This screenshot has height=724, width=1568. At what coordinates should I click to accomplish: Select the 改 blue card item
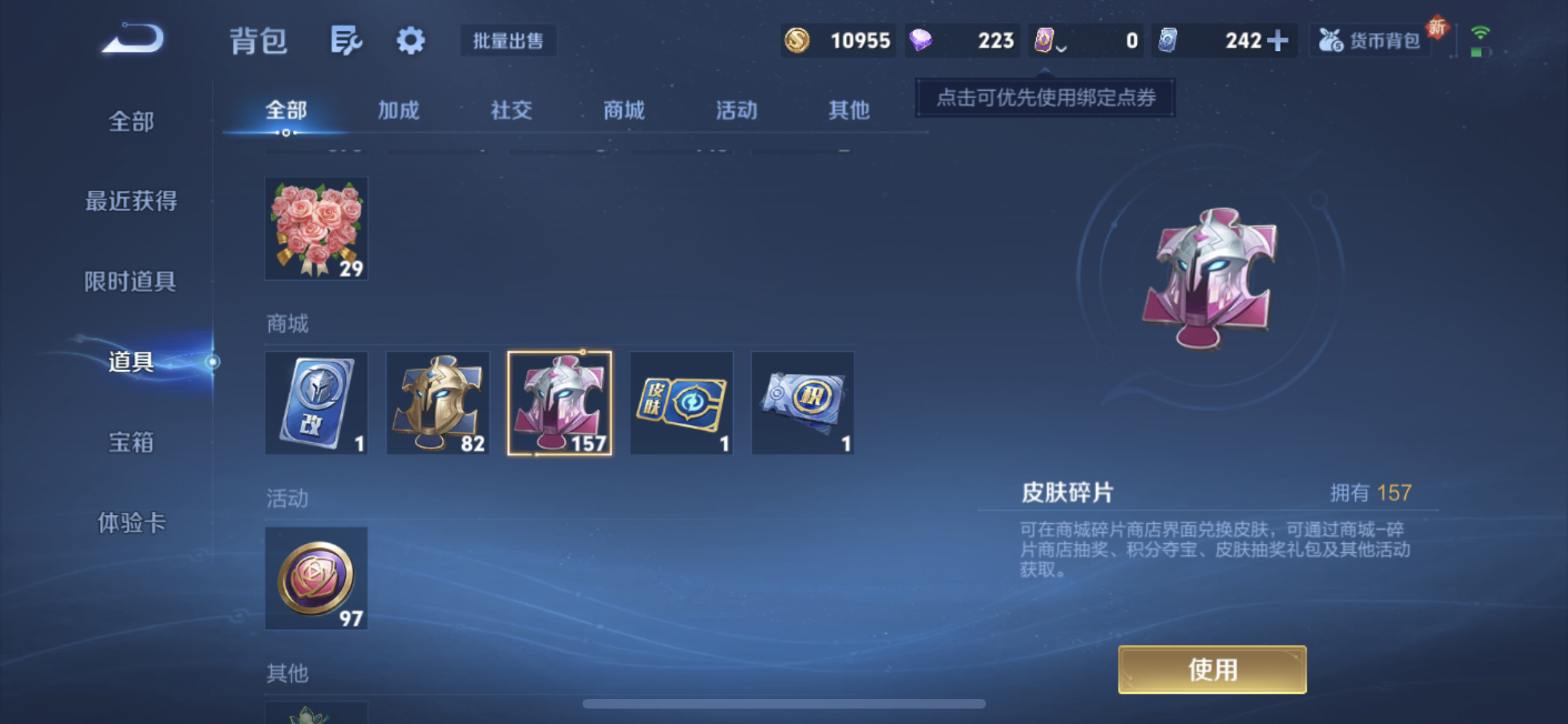tap(316, 403)
